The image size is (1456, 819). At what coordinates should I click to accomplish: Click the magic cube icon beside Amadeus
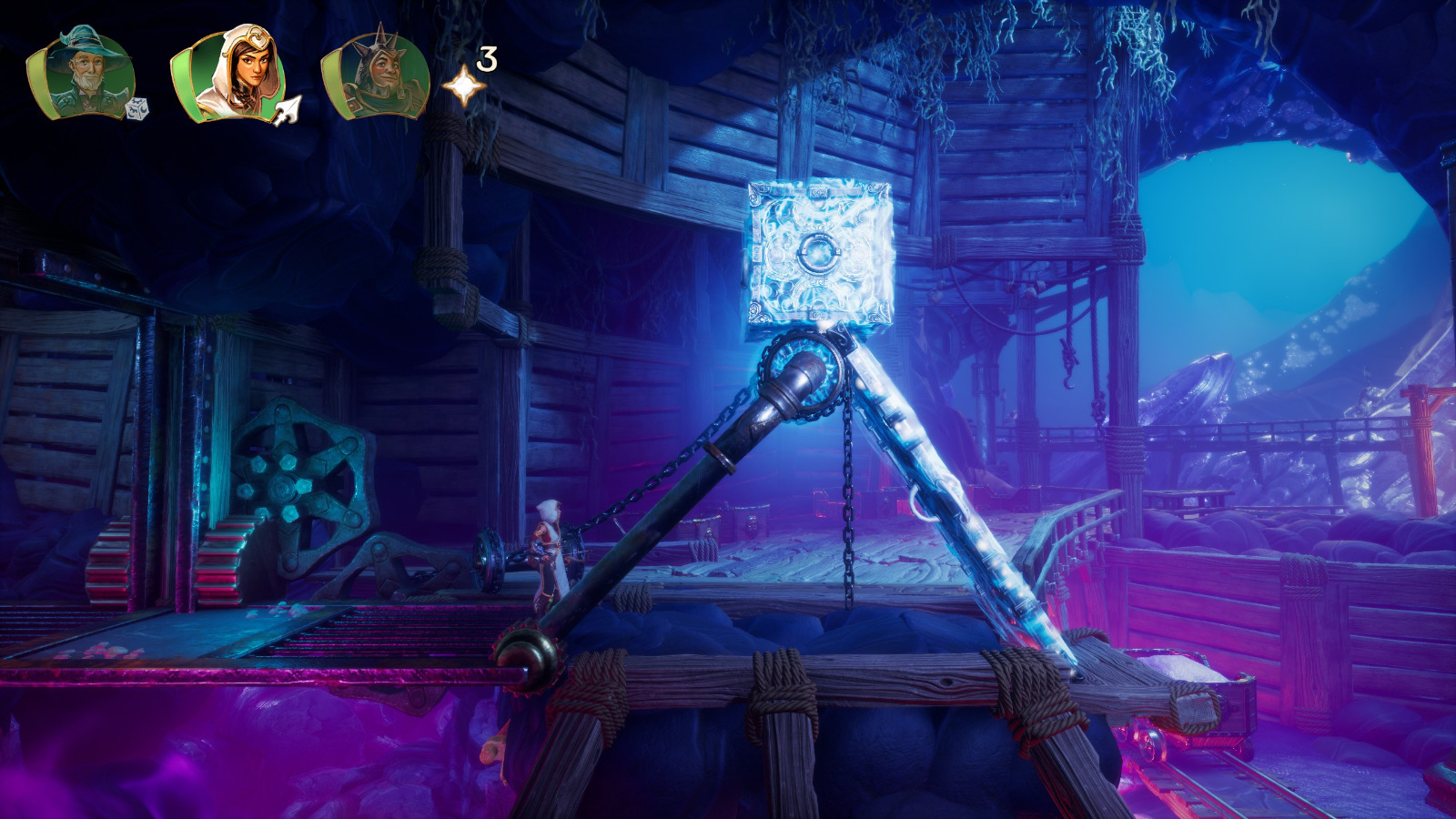(x=138, y=109)
